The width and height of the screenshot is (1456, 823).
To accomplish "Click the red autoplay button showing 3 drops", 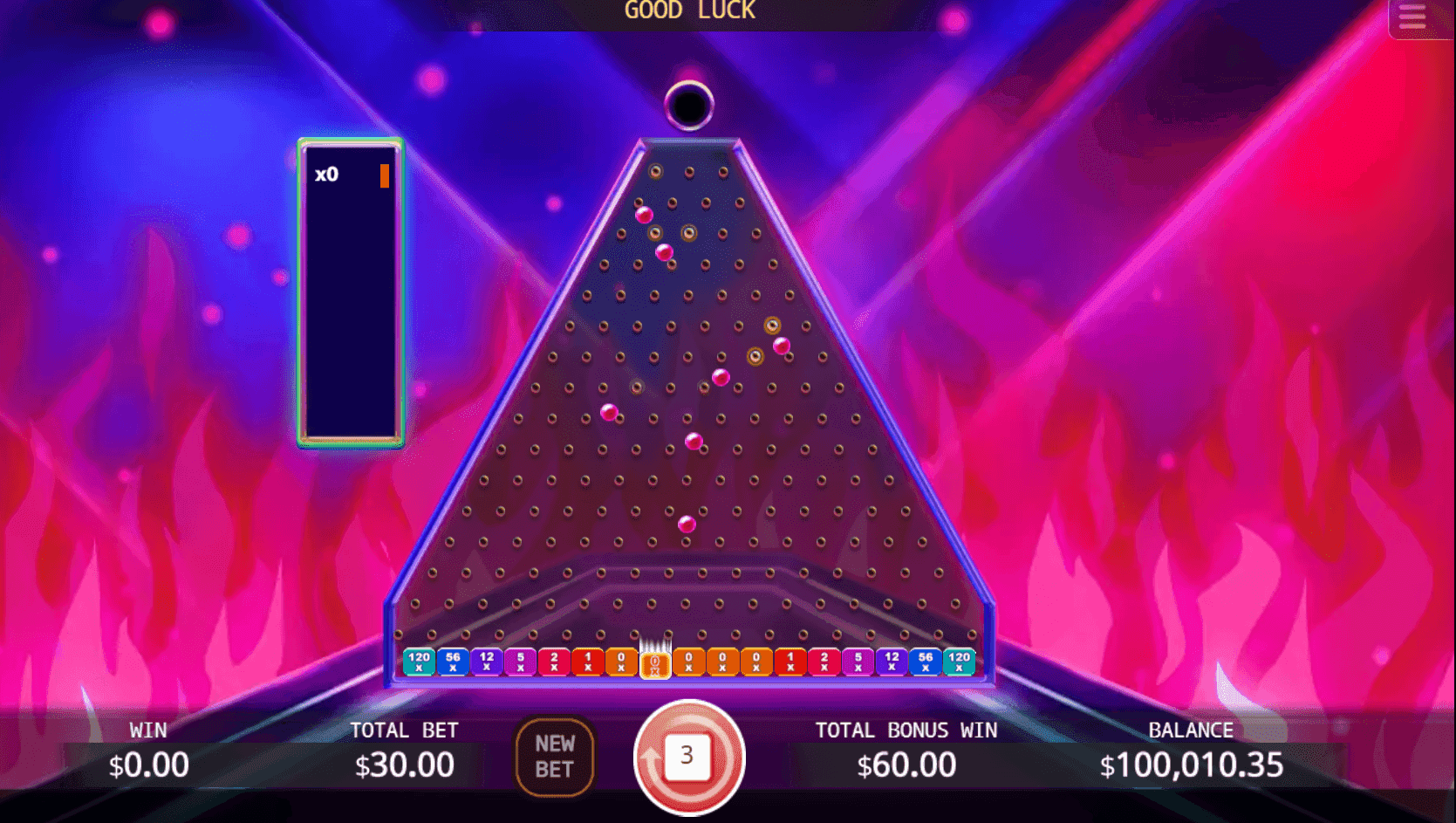I will (689, 758).
